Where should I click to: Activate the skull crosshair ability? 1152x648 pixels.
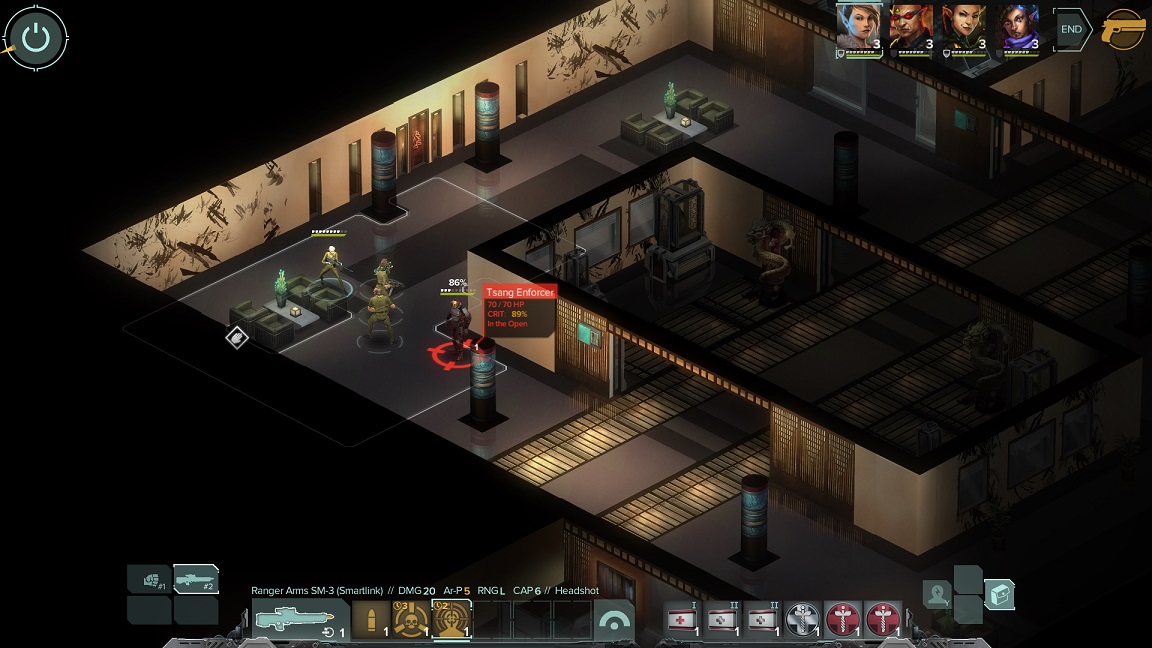pyautogui.click(x=411, y=620)
